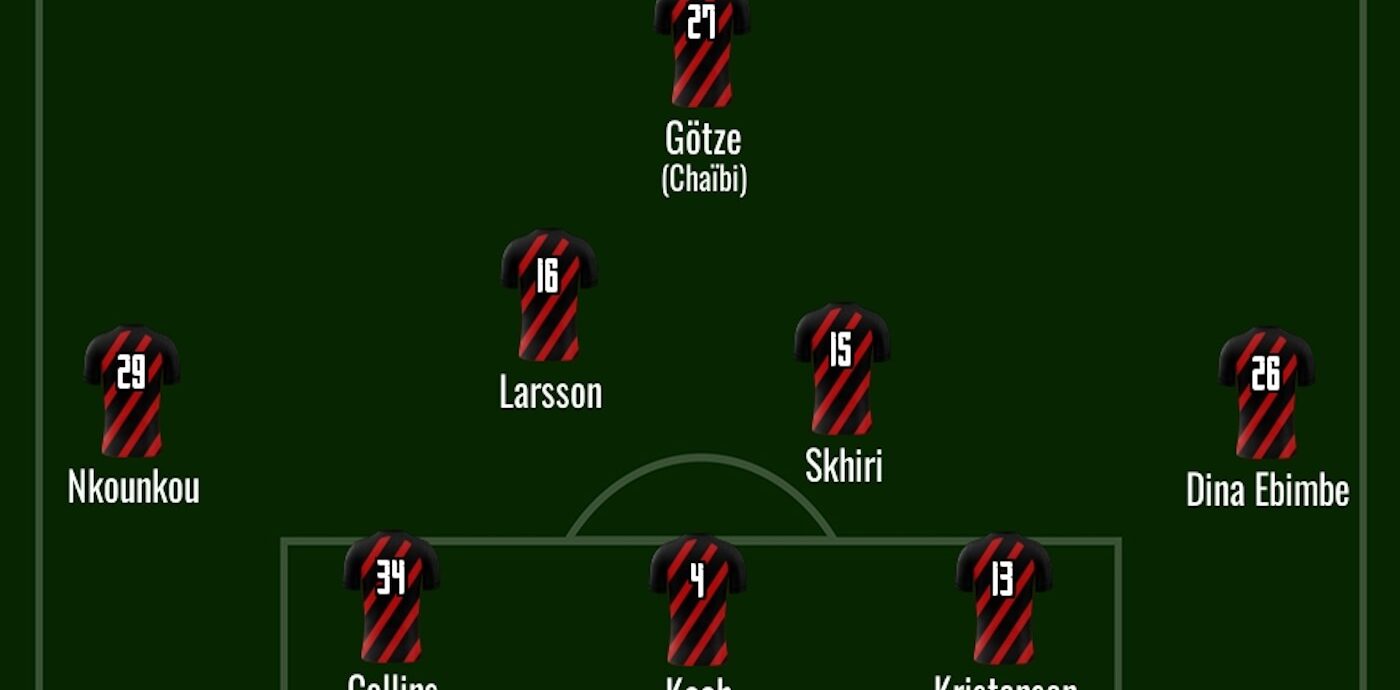Pick Kristensen's number 13 shirt
This screenshot has width=1400, height=690.
[1004, 598]
